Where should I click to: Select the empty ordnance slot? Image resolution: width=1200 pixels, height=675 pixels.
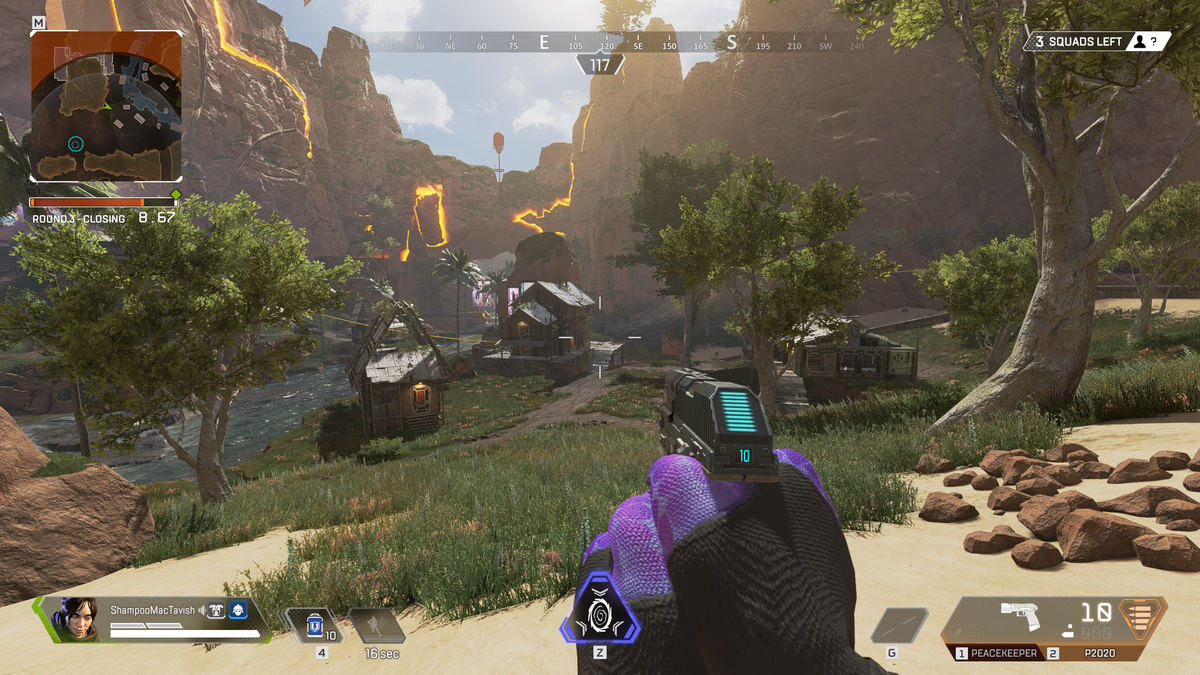click(897, 625)
